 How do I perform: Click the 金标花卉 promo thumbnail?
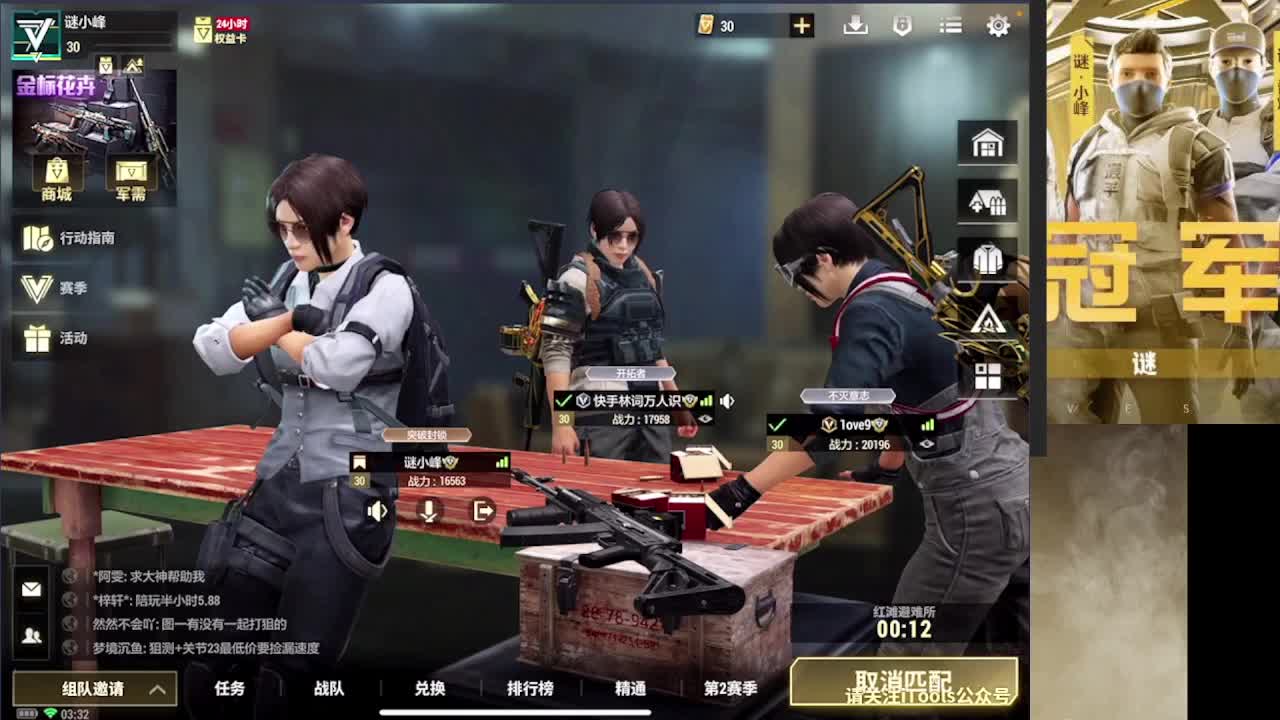93,110
